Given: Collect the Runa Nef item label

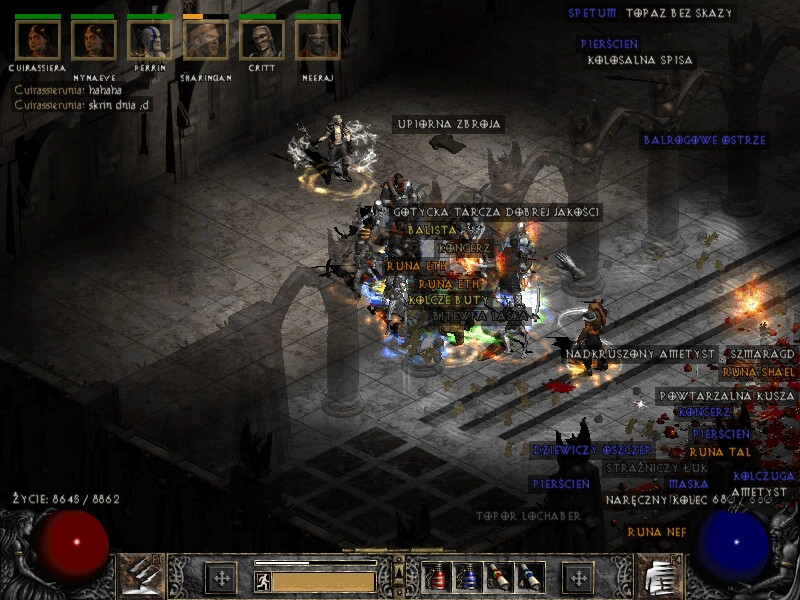Looking at the screenshot, I should (657, 532).
